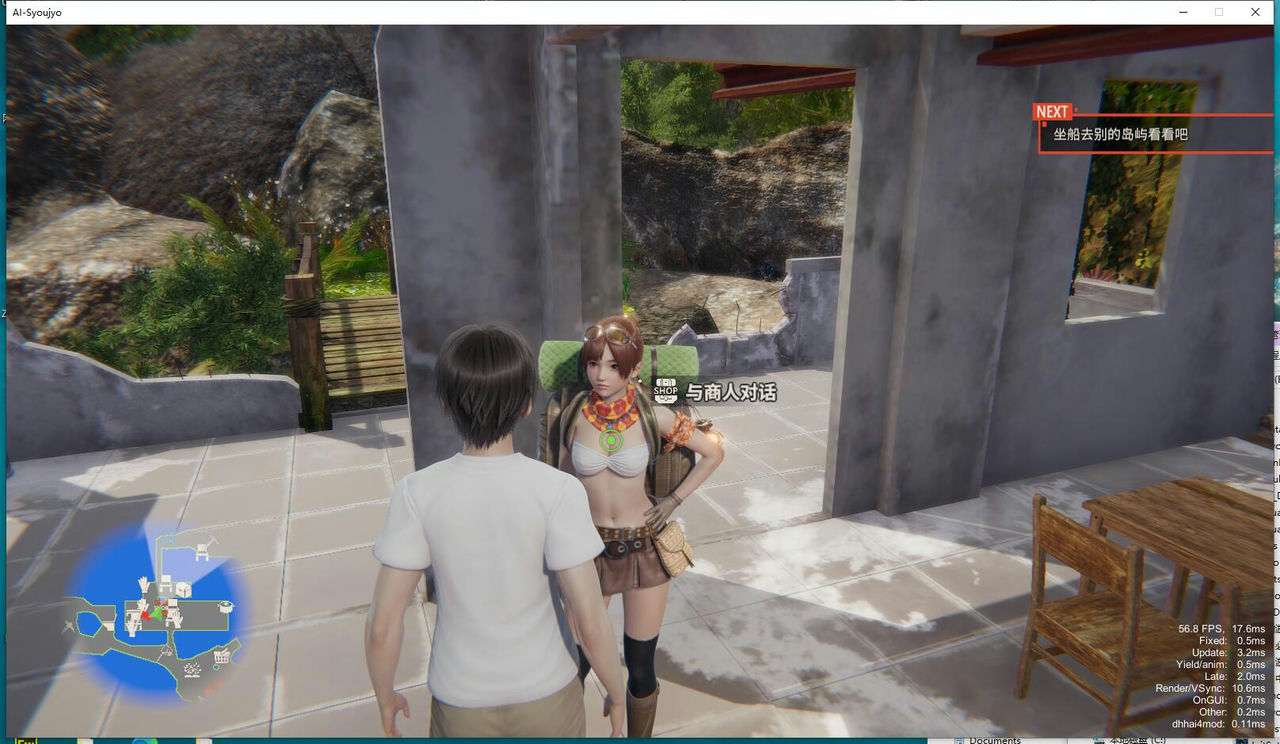Click the chair icon at the minimap top

202,550
